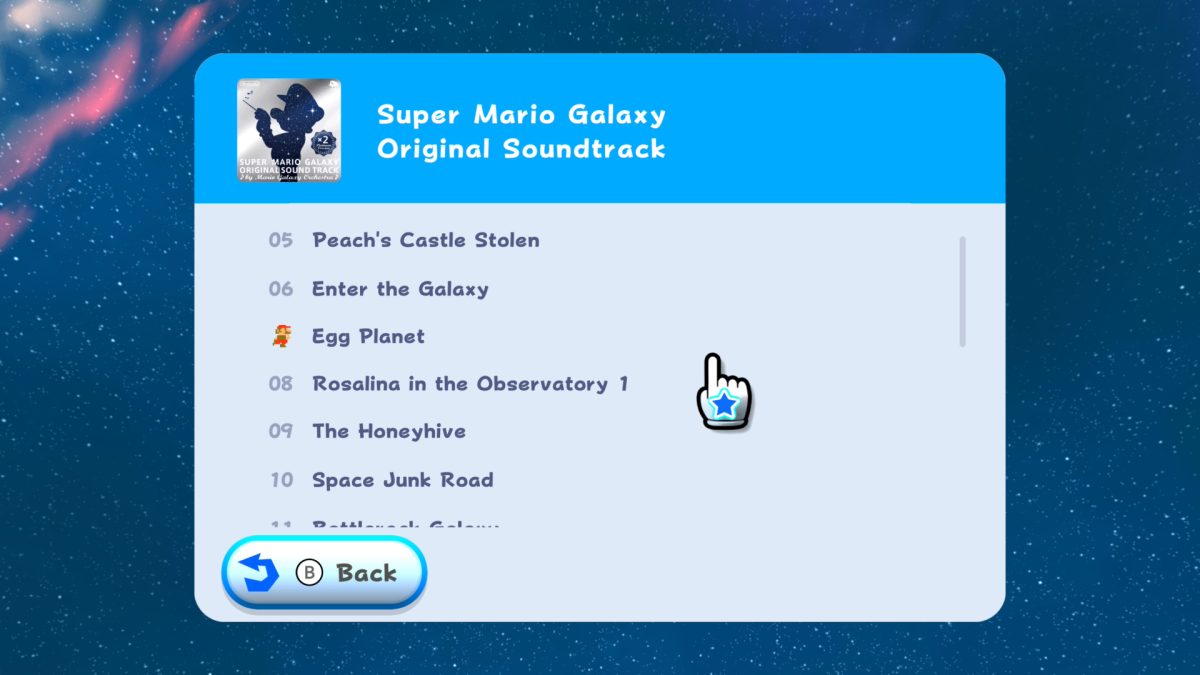This screenshot has width=1200, height=675.
Task: Select track 06 Enter the Galaxy
Action: click(400, 289)
